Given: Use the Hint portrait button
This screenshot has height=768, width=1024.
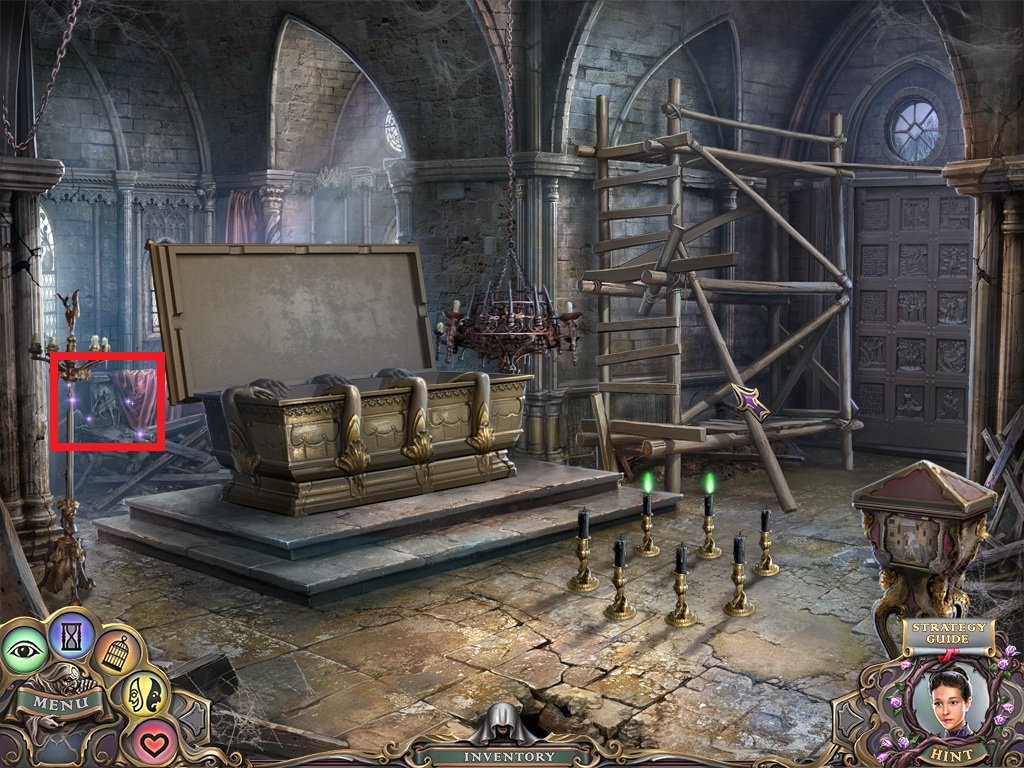Looking at the screenshot, I should pos(950,705).
